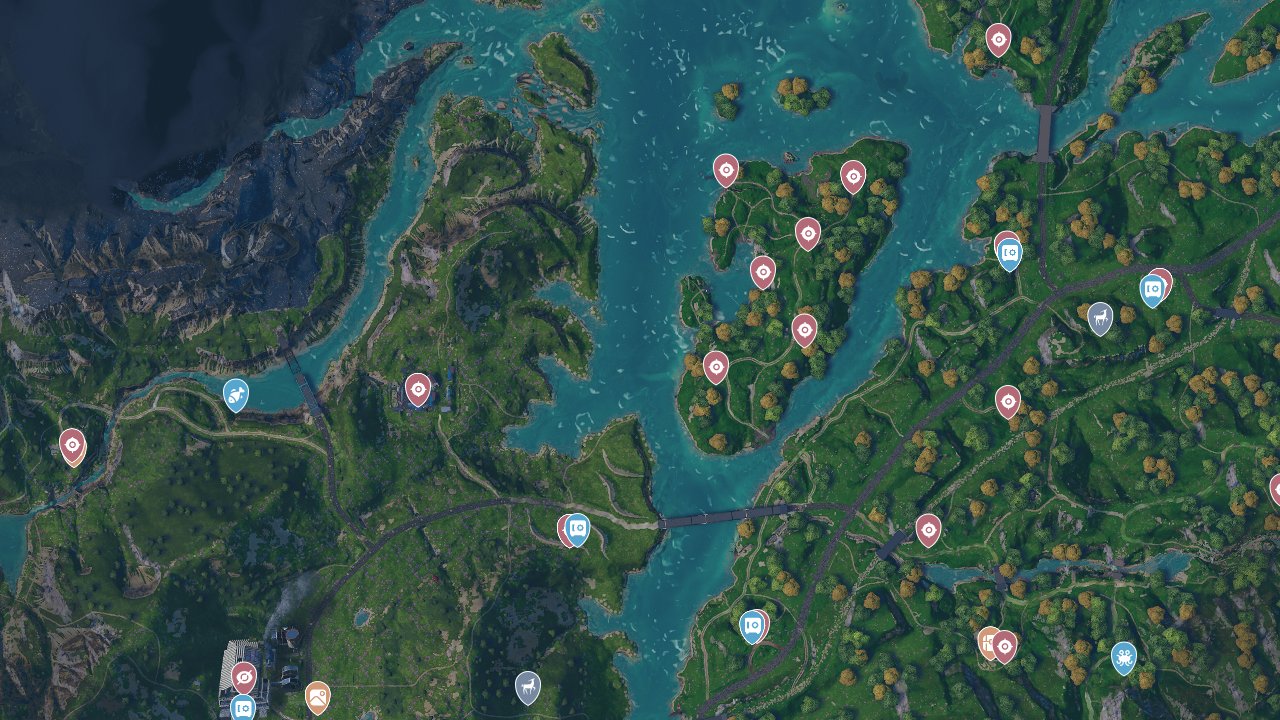Viewport: 1280px width, 720px height.
Task: Click the orange picture marker near the bottom-left town
Action: (x=320, y=695)
